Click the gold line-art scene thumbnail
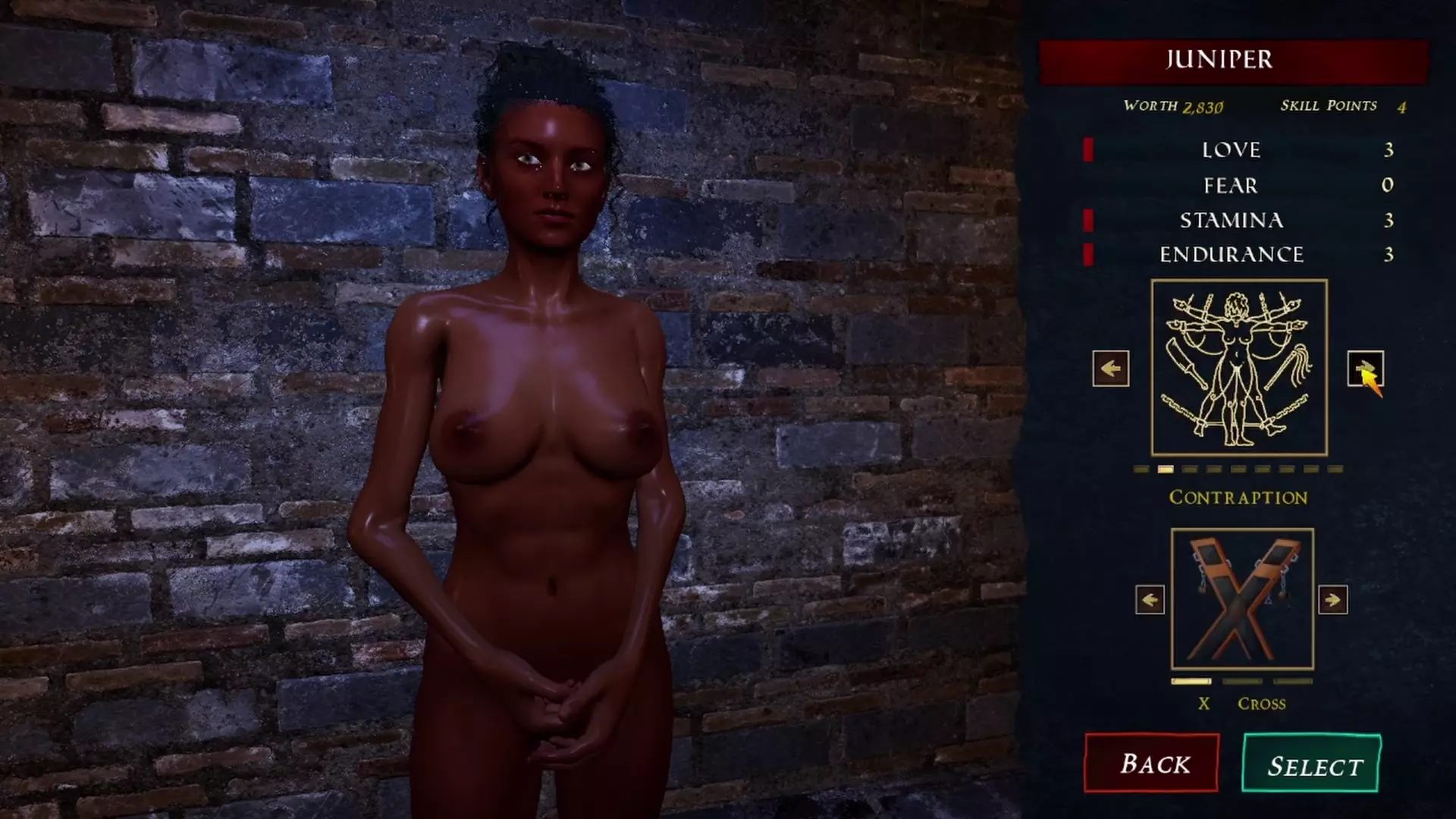 click(1238, 367)
